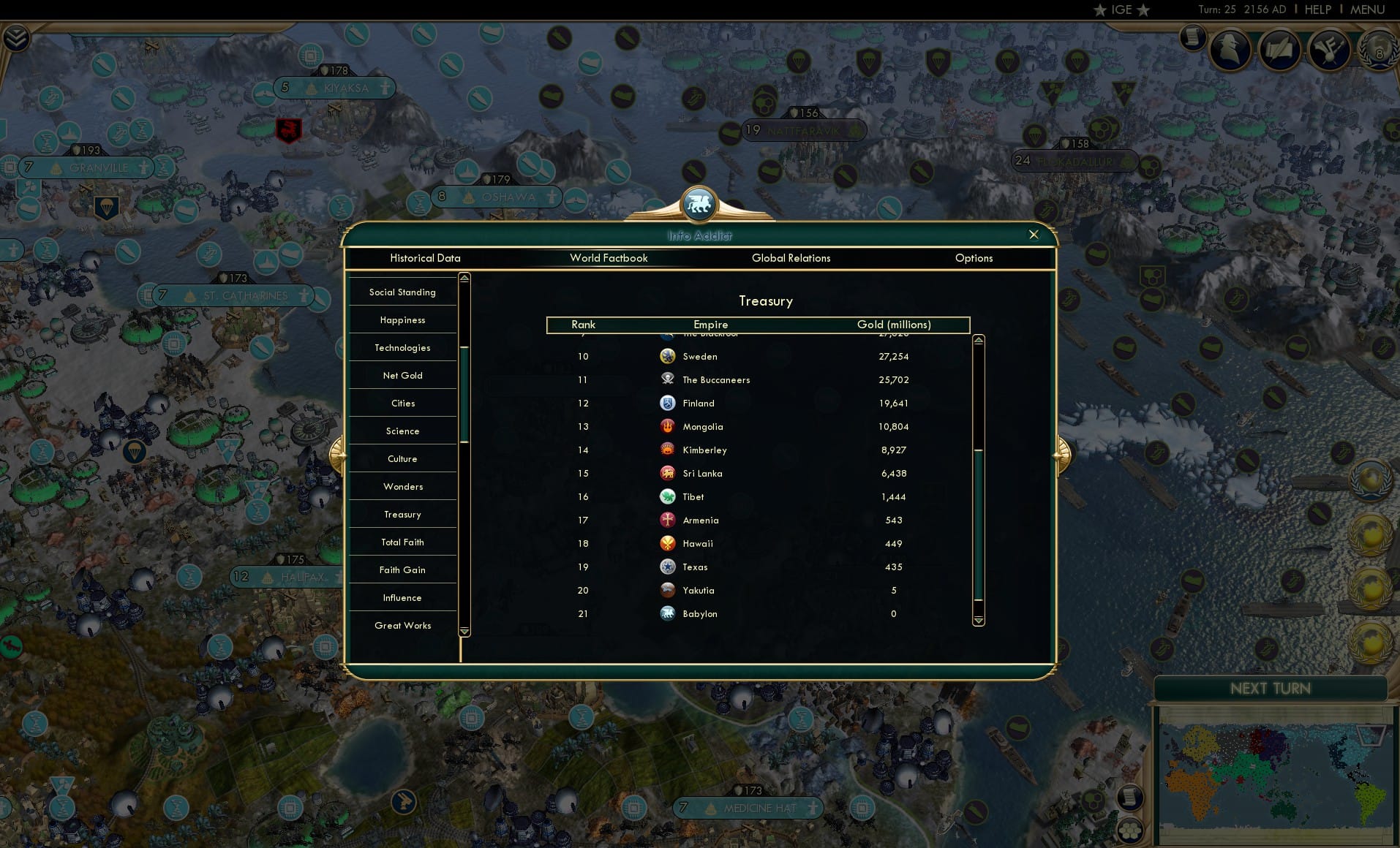1400x848 pixels.
Task: Click Sweden's civilization emblem in the table
Action: point(667,356)
